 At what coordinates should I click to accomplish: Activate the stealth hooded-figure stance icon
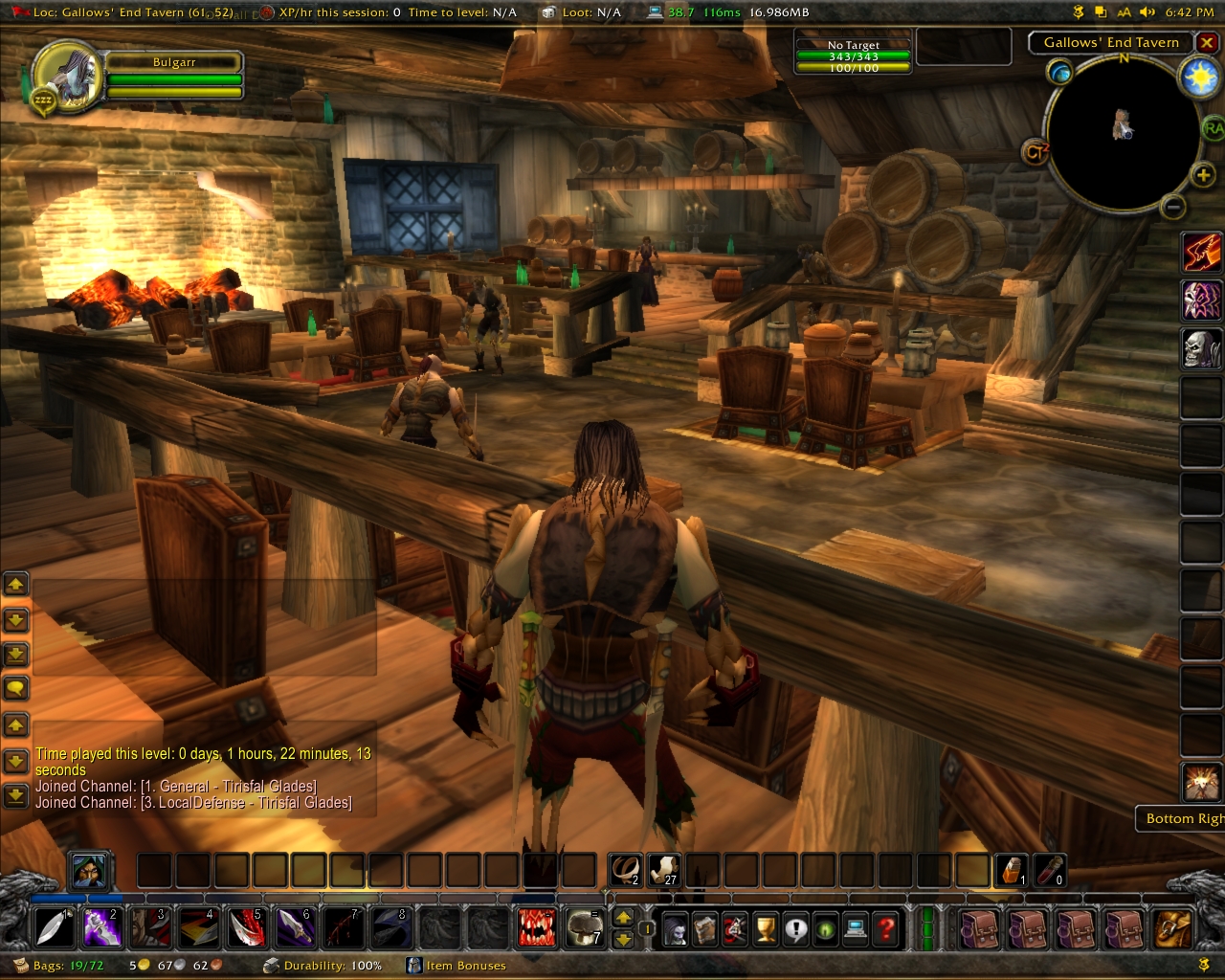click(x=89, y=872)
